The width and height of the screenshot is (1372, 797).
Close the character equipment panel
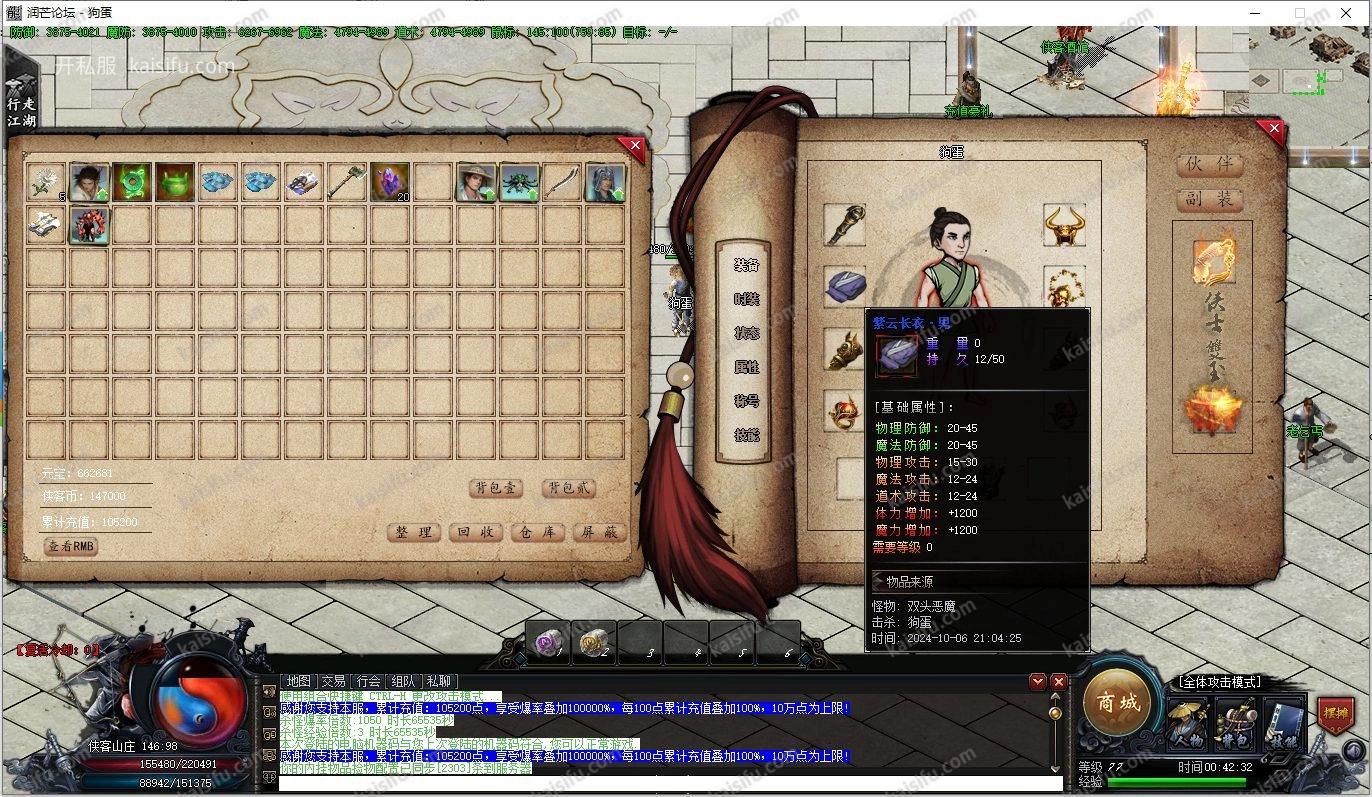point(1272,129)
